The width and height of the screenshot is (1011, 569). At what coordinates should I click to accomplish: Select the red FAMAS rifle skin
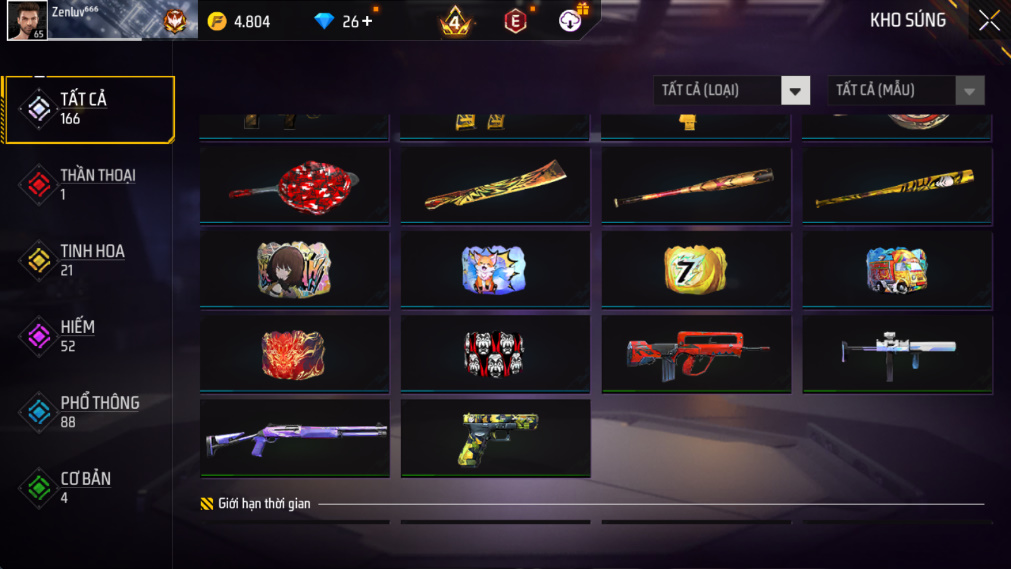[x=696, y=354]
